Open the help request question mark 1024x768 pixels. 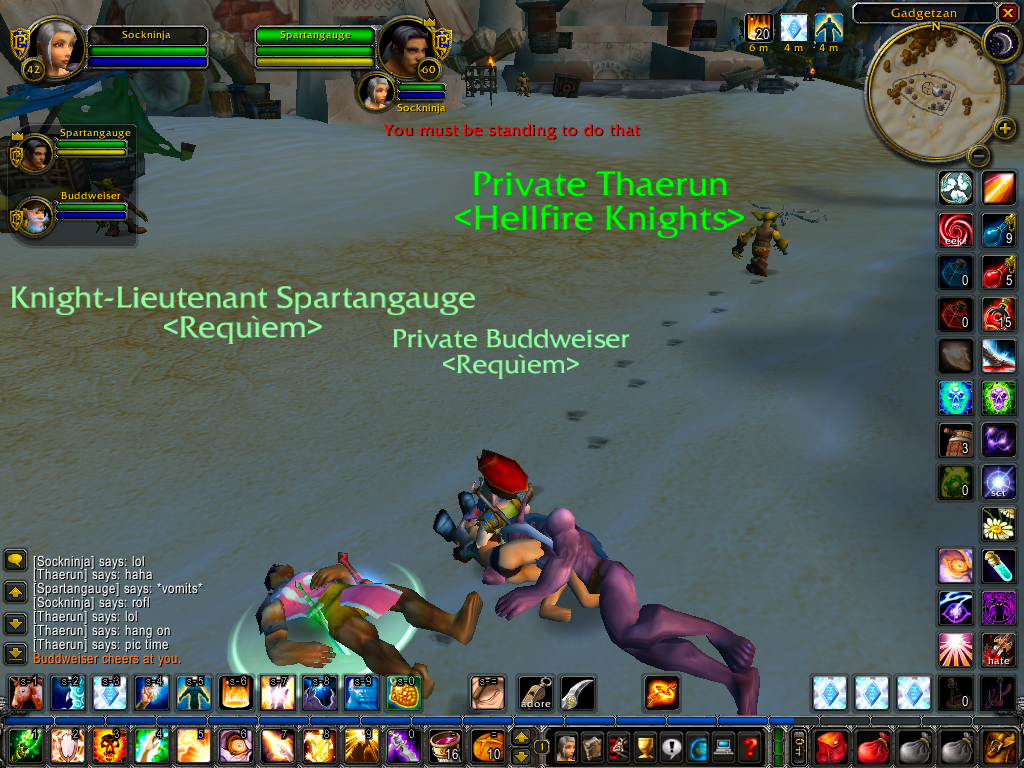tap(750, 746)
